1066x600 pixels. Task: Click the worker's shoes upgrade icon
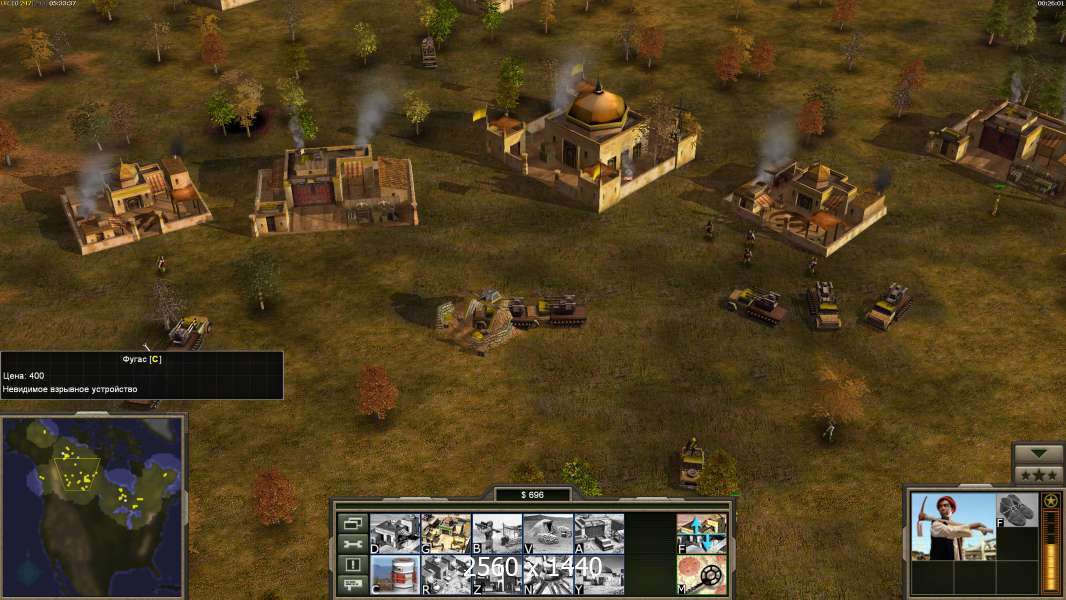1018,509
